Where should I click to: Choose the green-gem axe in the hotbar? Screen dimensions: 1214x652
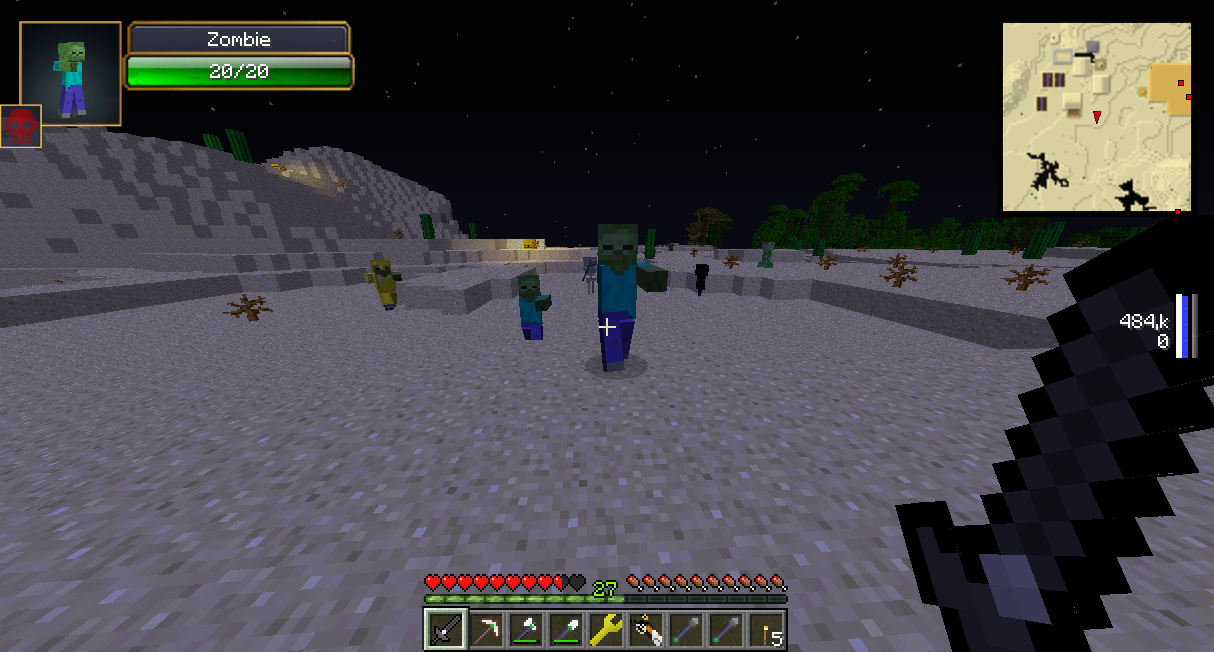526,629
